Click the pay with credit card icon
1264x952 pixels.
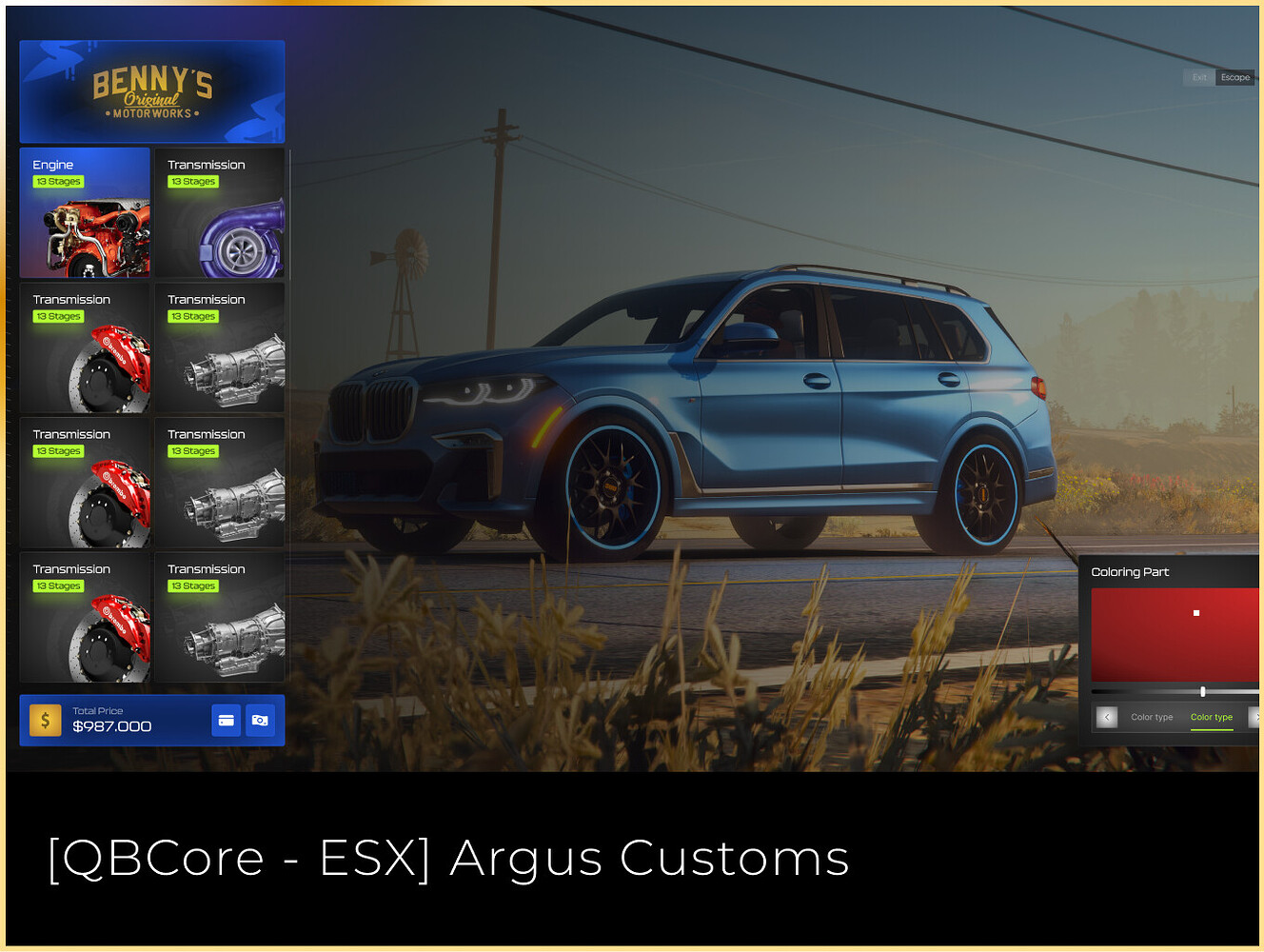pyautogui.click(x=227, y=721)
